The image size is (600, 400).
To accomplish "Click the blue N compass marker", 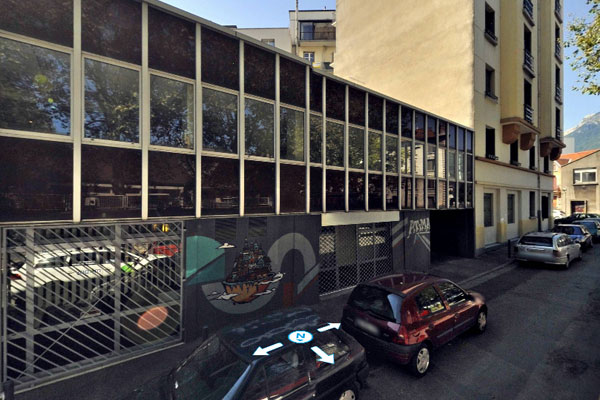I will tap(299, 337).
